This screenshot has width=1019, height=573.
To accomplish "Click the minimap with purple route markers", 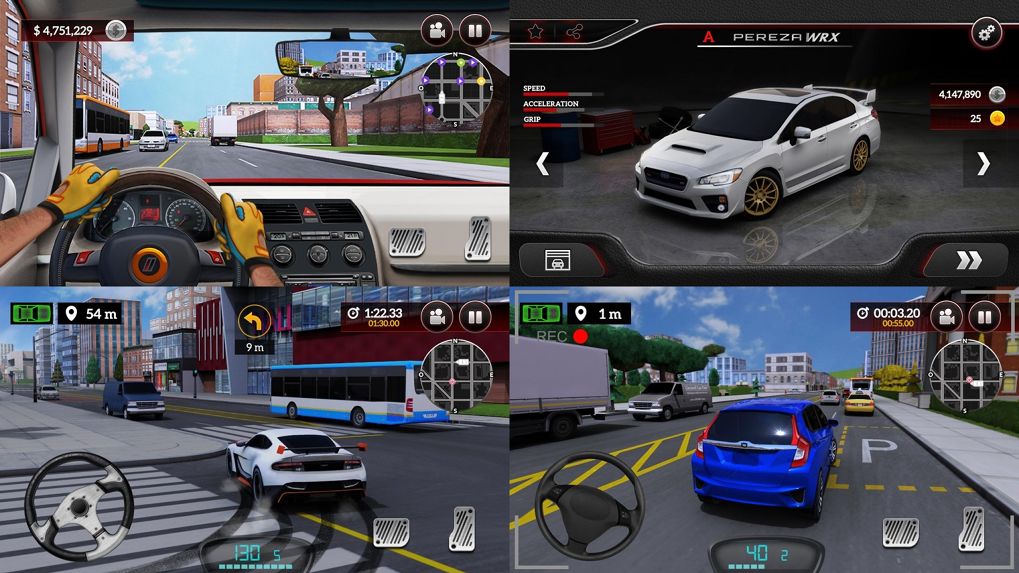I will [456, 89].
